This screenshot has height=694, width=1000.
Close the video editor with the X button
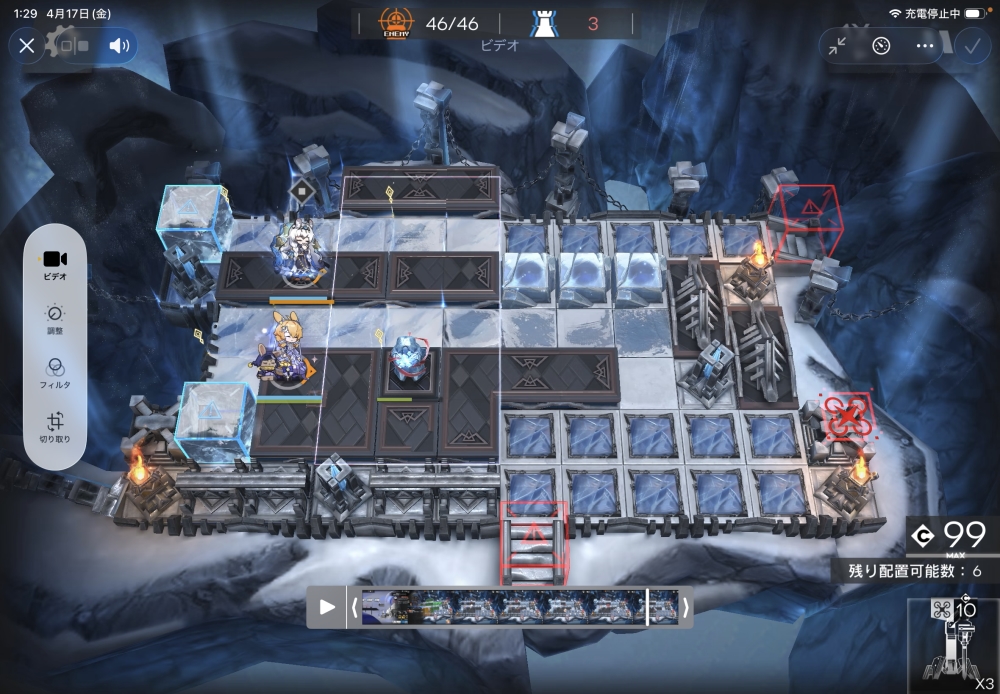[x=27, y=46]
